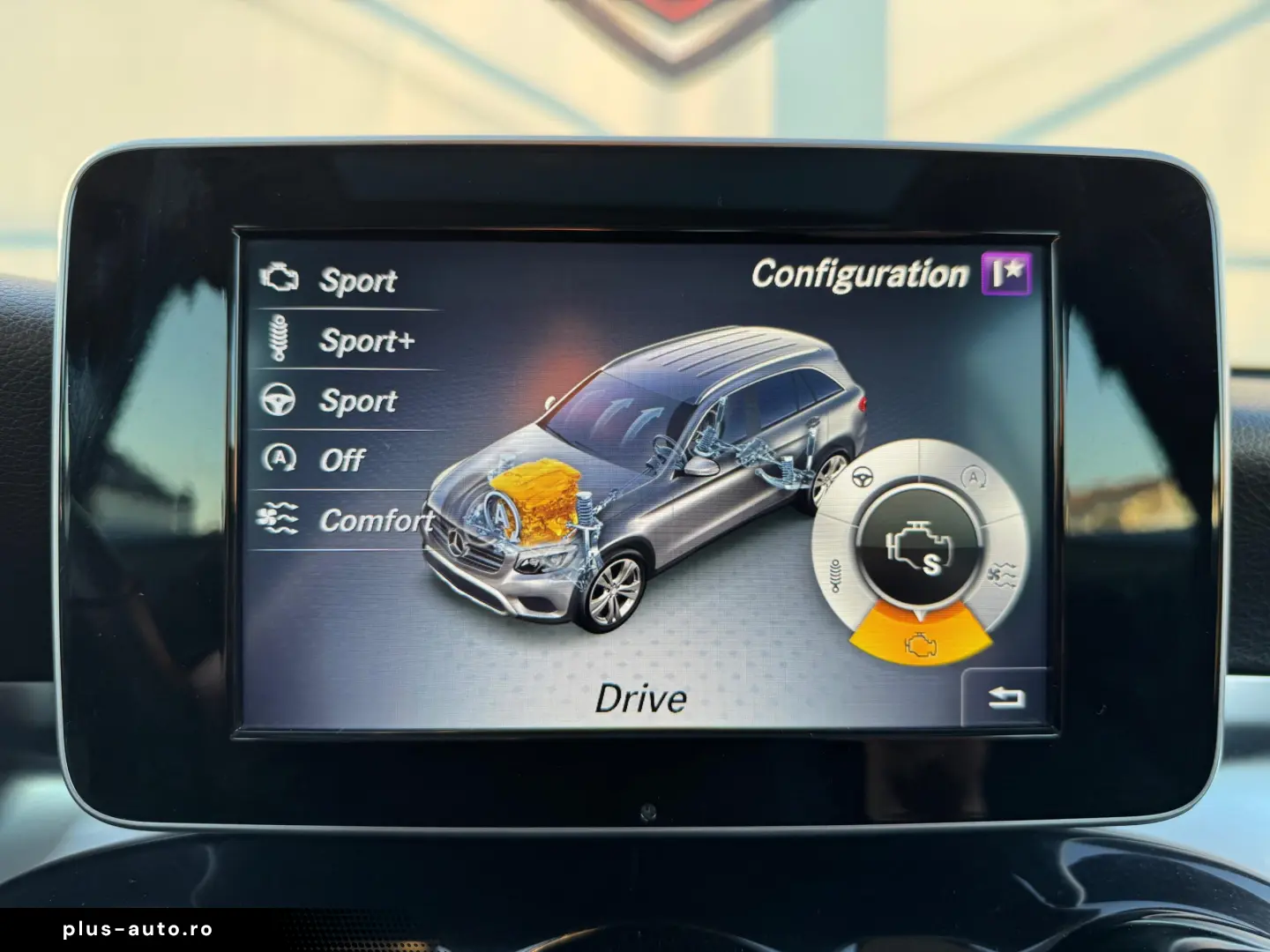The height and width of the screenshot is (952, 1270).
Task: Enable the Comfort climate mode
Action: pos(377,519)
